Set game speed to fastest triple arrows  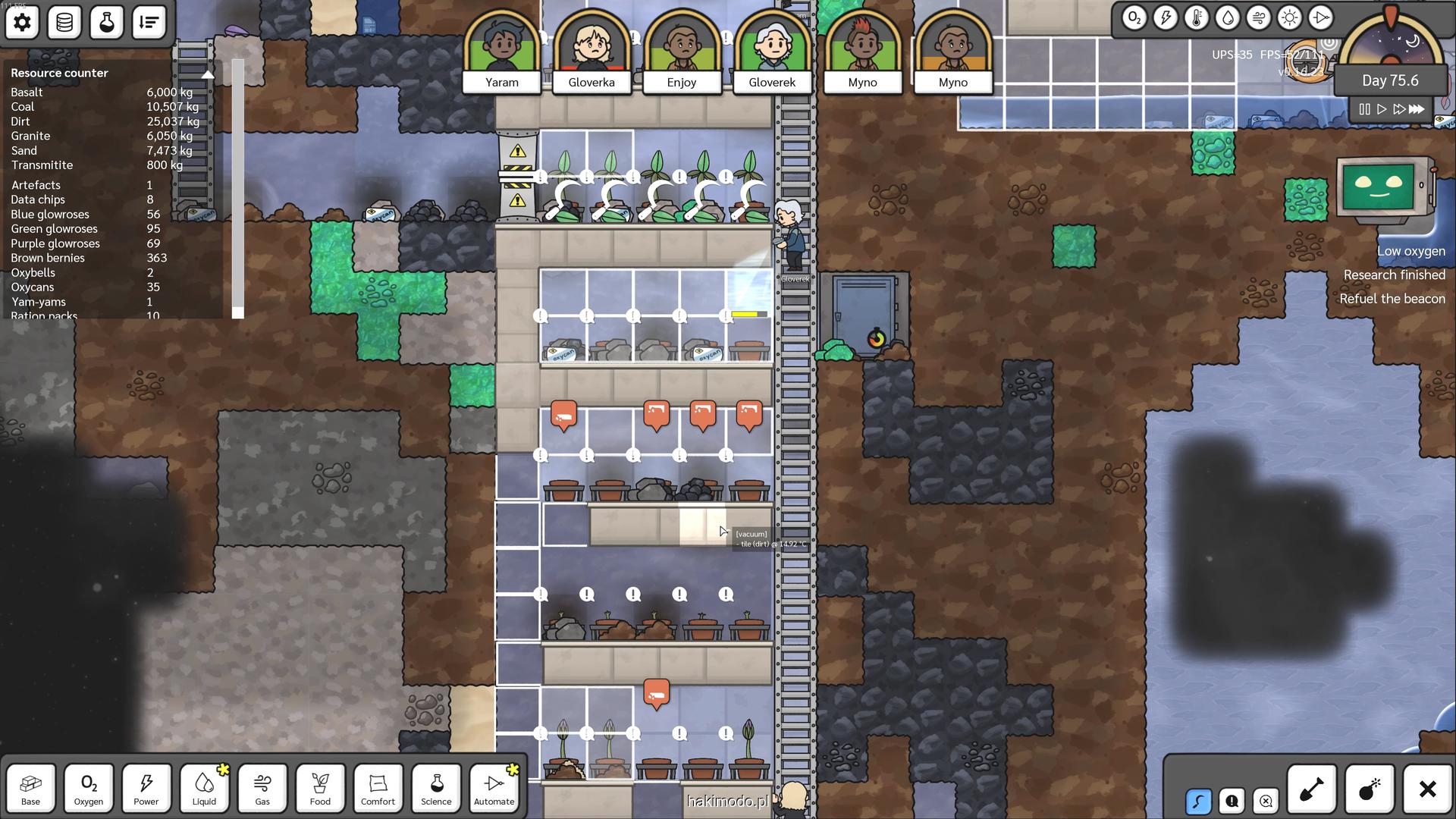point(1417,109)
